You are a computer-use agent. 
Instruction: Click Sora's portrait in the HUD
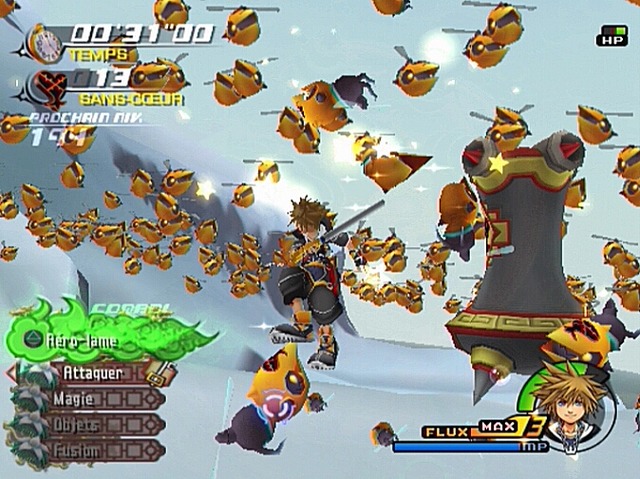[x=574, y=409]
